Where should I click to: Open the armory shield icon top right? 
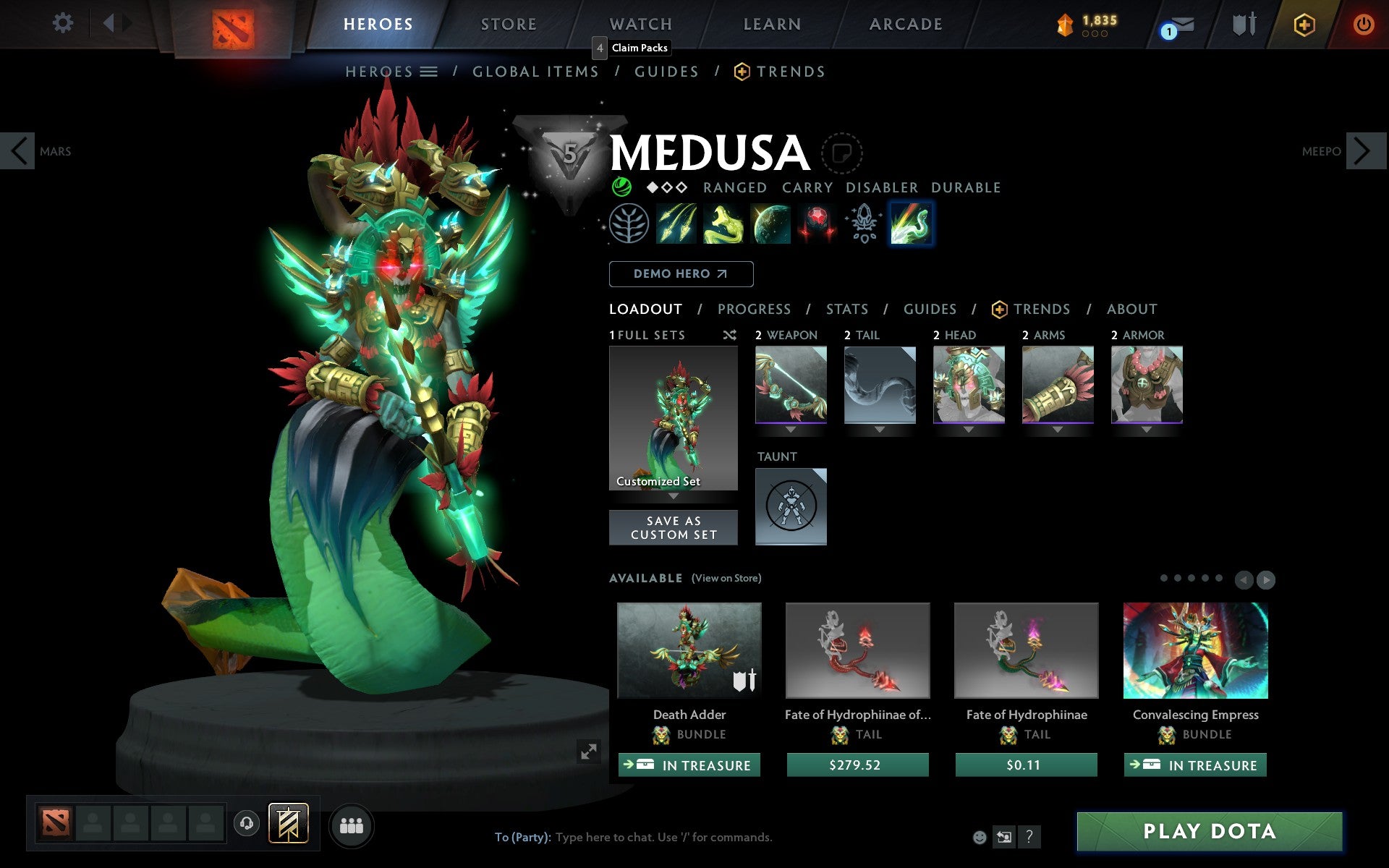point(1243,23)
